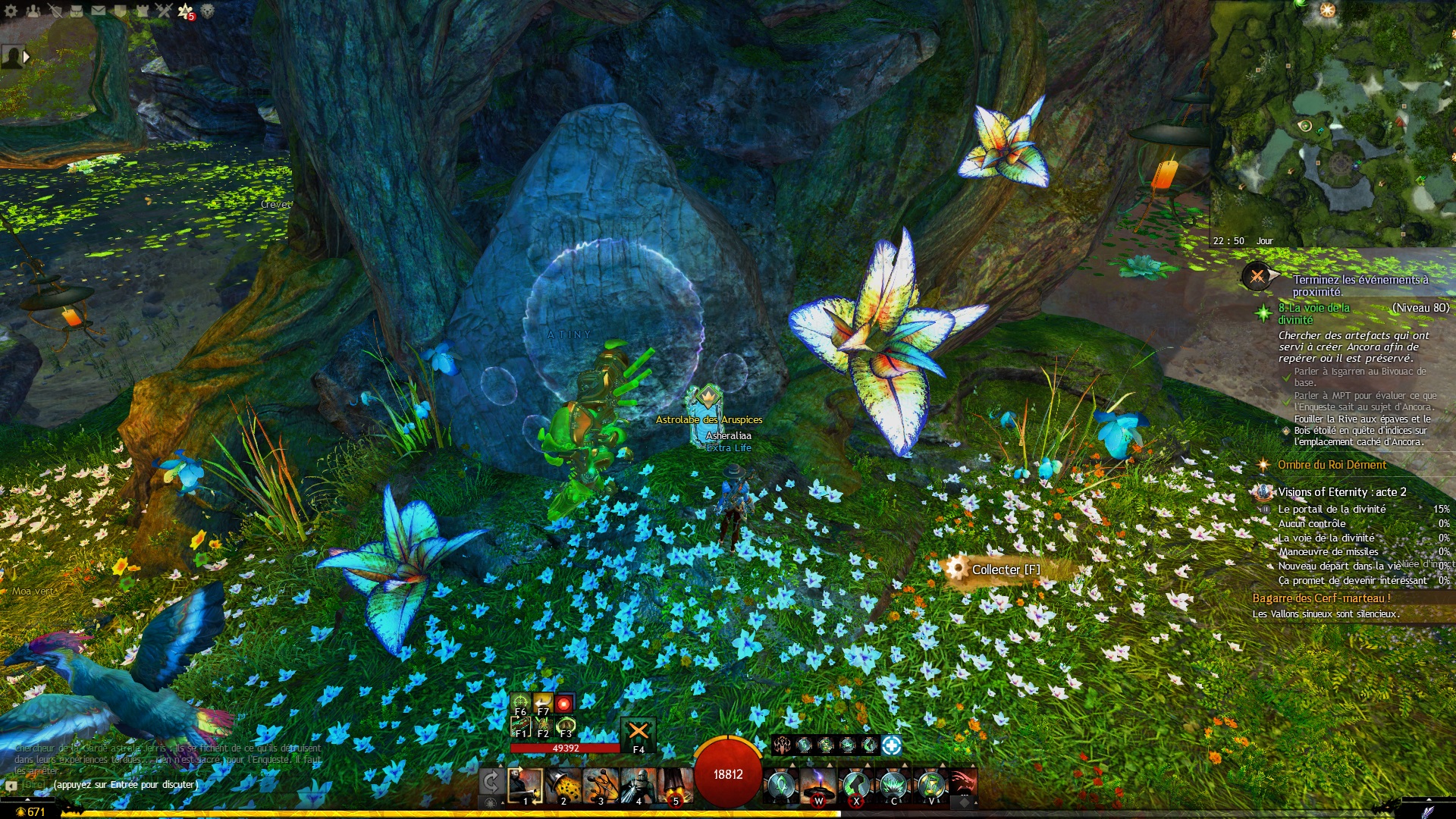1456x819 pixels.
Task: Select the 'La voie de la divinité' story objective
Action: pos(1313,313)
